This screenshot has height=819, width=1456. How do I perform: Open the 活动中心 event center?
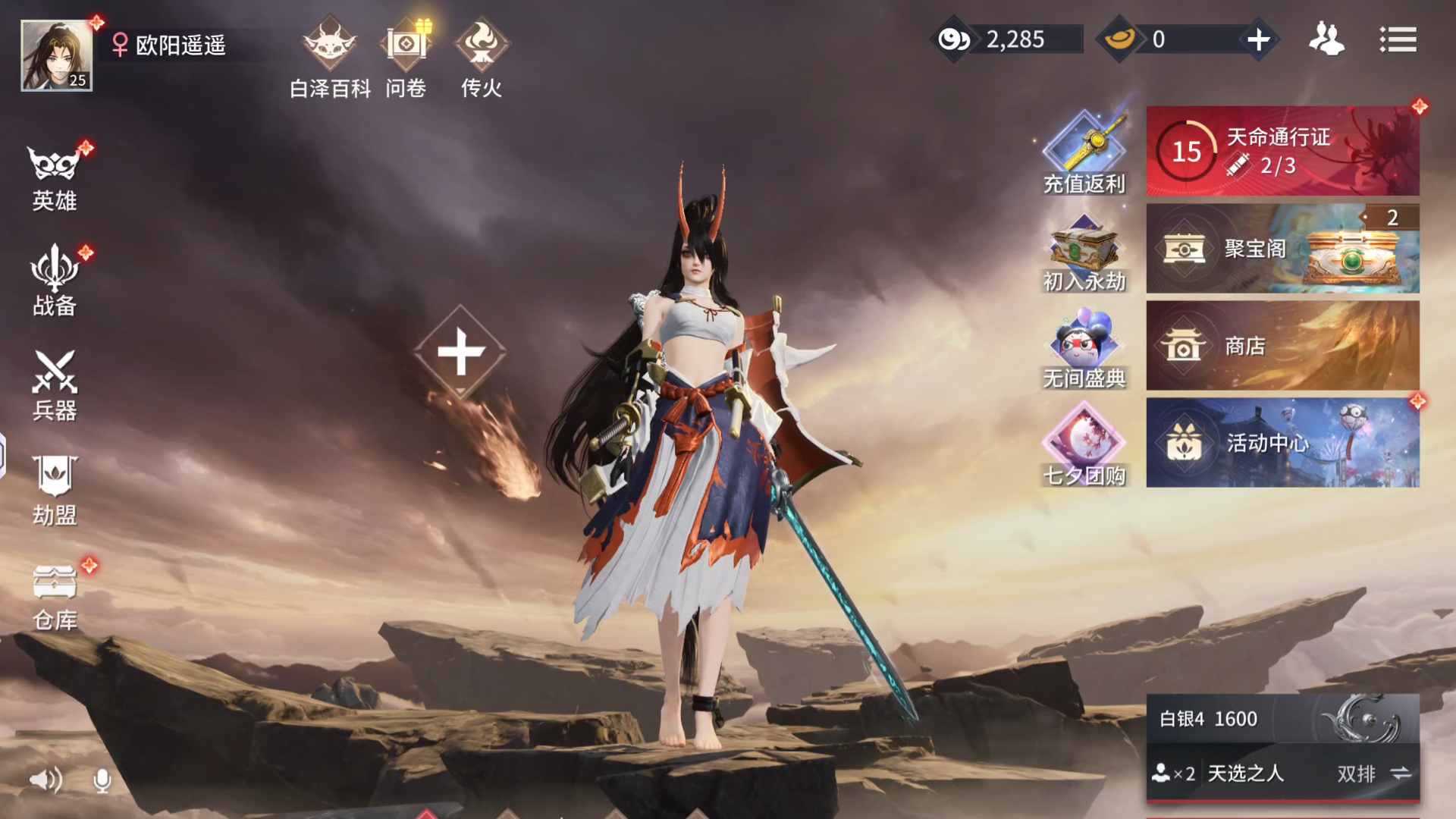[x=1282, y=443]
